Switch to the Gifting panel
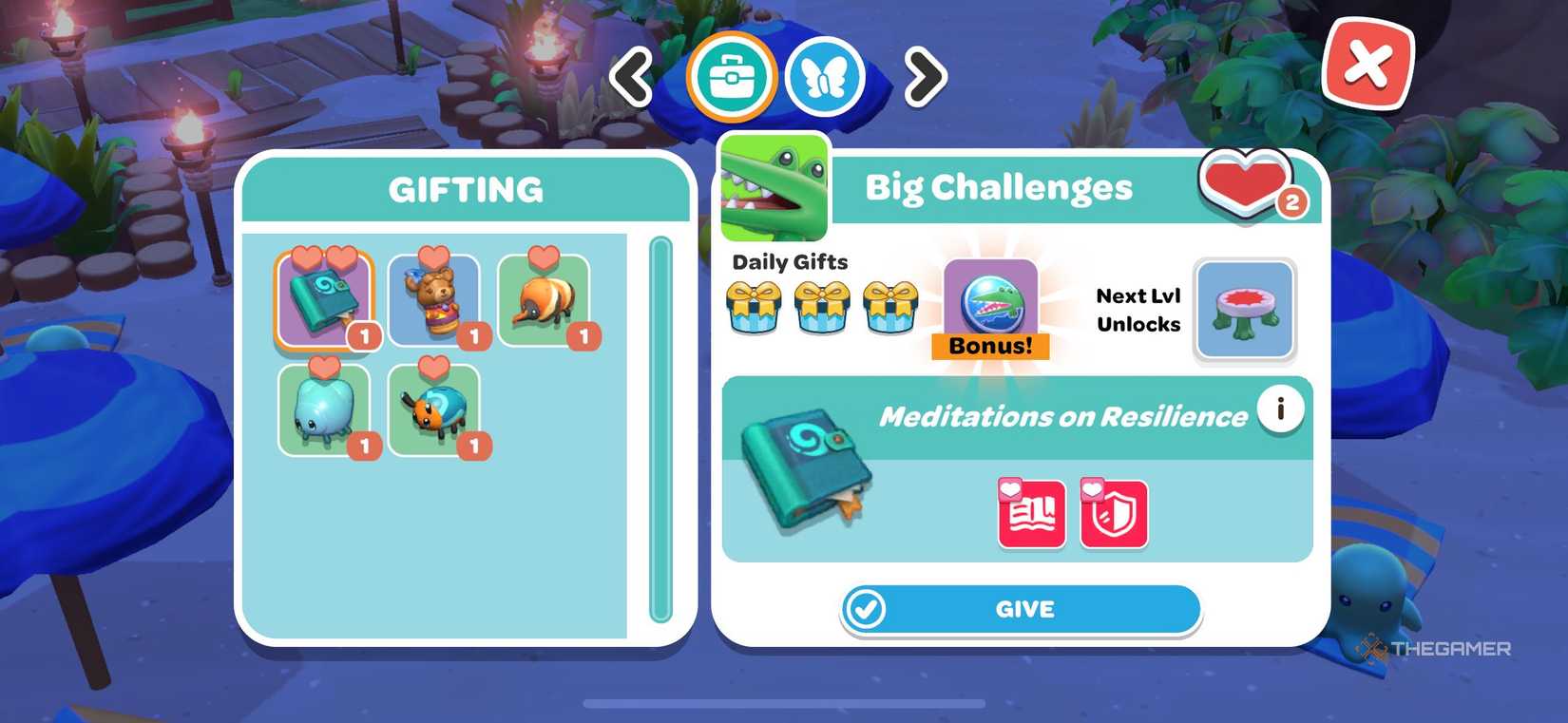The width and height of the screenshot is (1568, 723). click(467, 189)
